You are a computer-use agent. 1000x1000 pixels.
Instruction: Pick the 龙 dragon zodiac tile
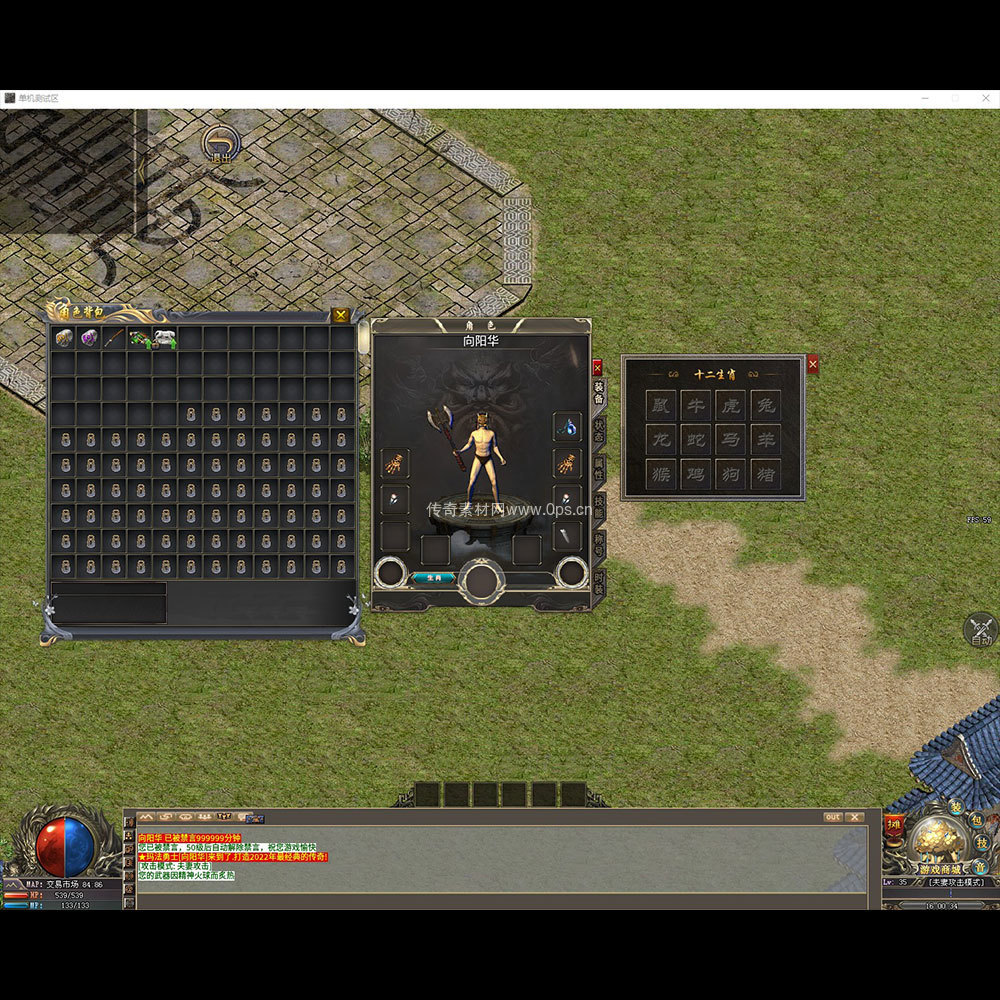[x=660, y=440]
